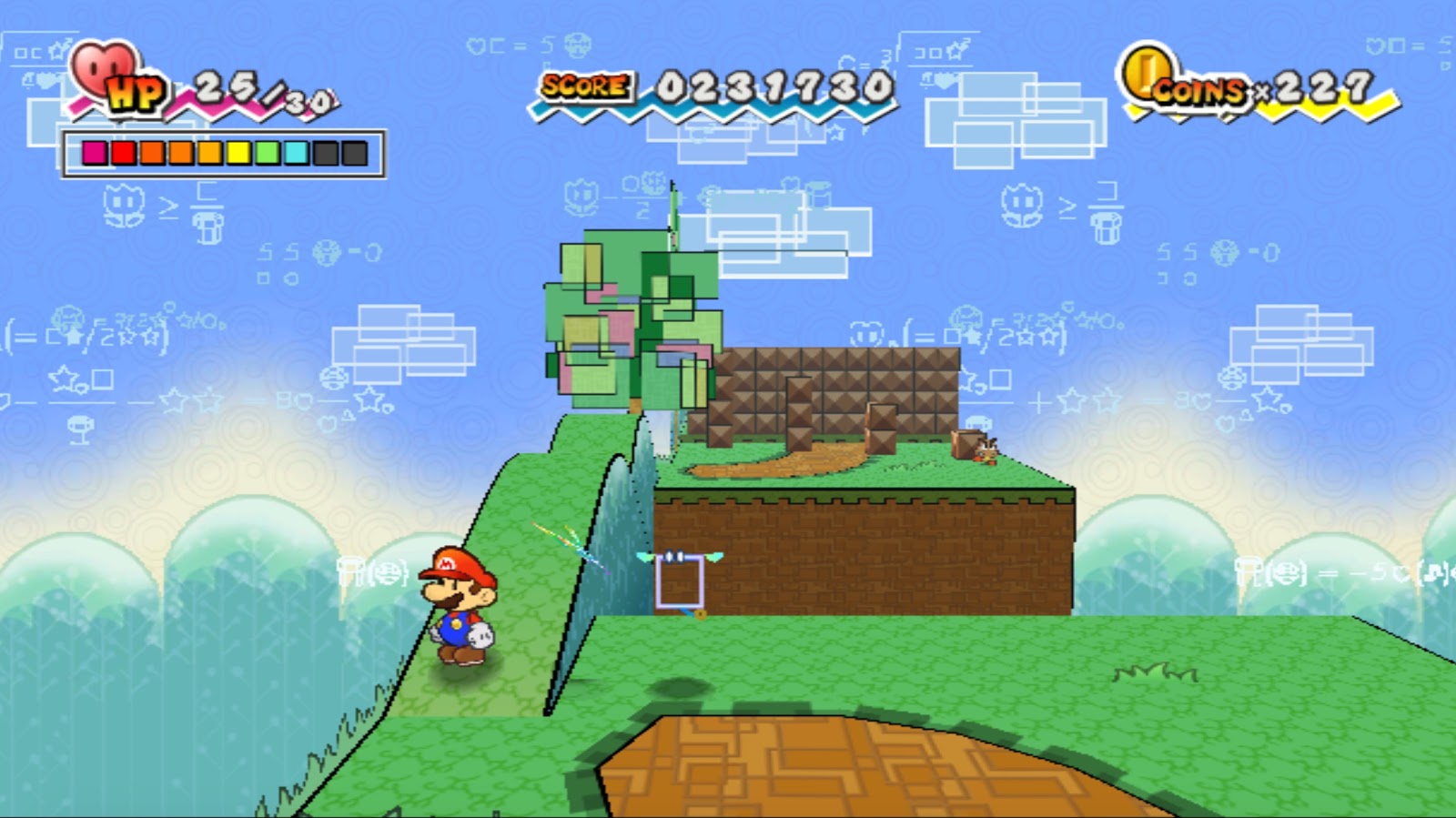Toggle the purple square door outline
The width and height of the screenshot is (1456, 818).
point(680,582)
